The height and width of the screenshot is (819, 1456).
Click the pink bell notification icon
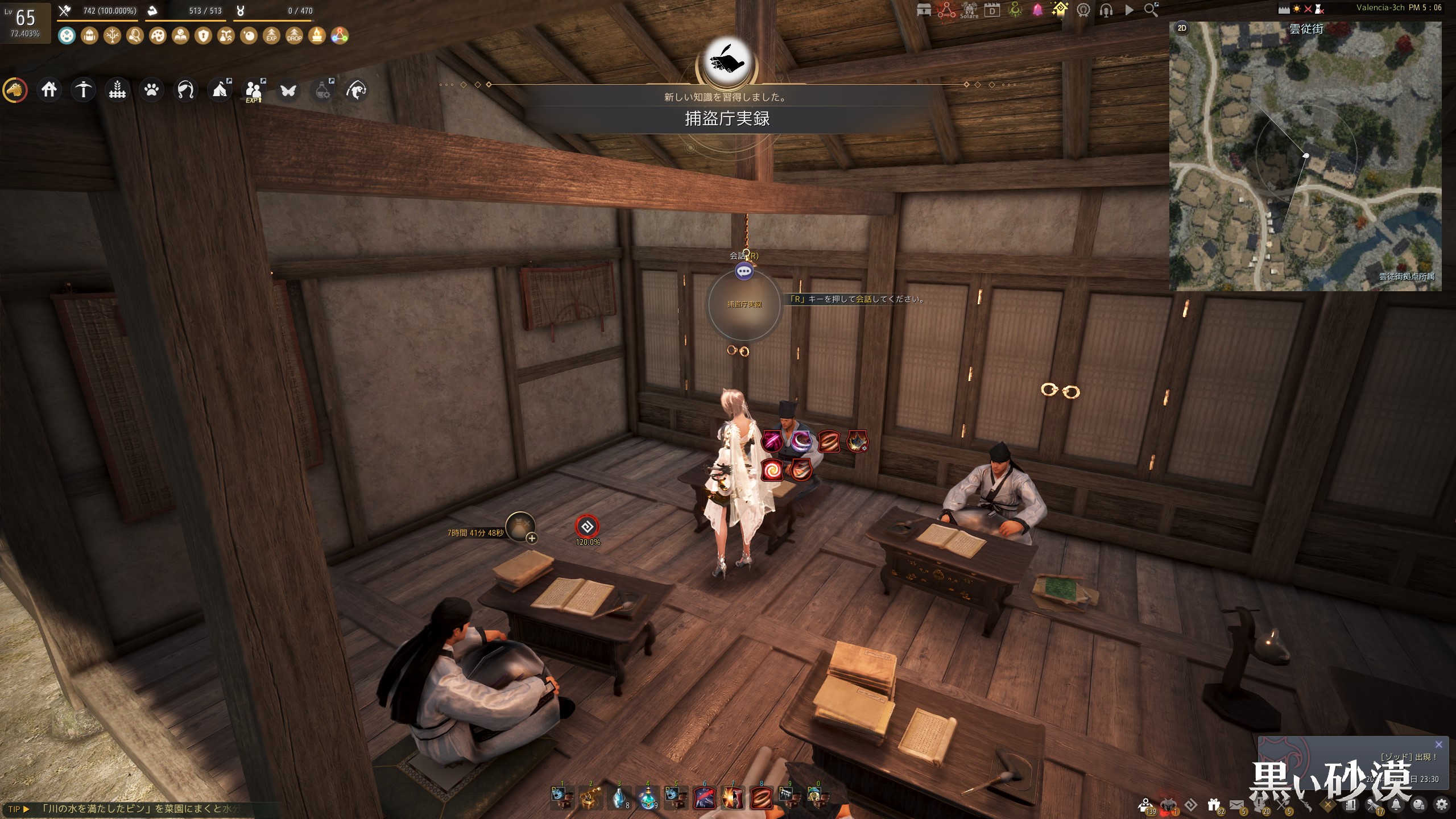(x=1037, y=10)
